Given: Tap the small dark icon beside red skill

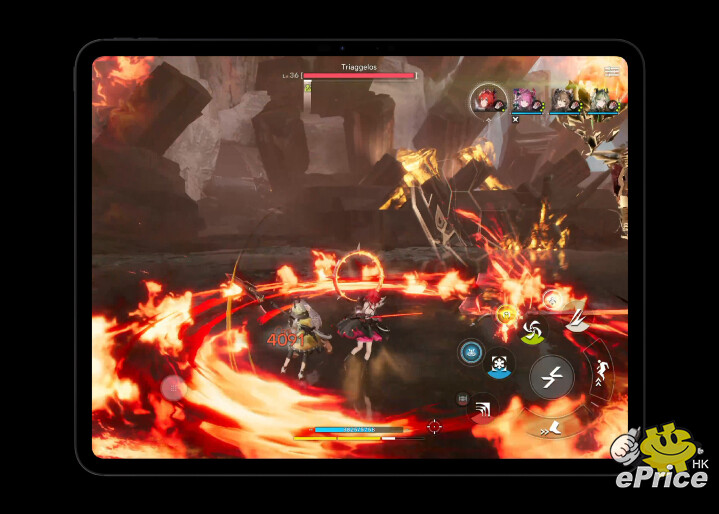Looking at the screenshot, I should [462, 399].
